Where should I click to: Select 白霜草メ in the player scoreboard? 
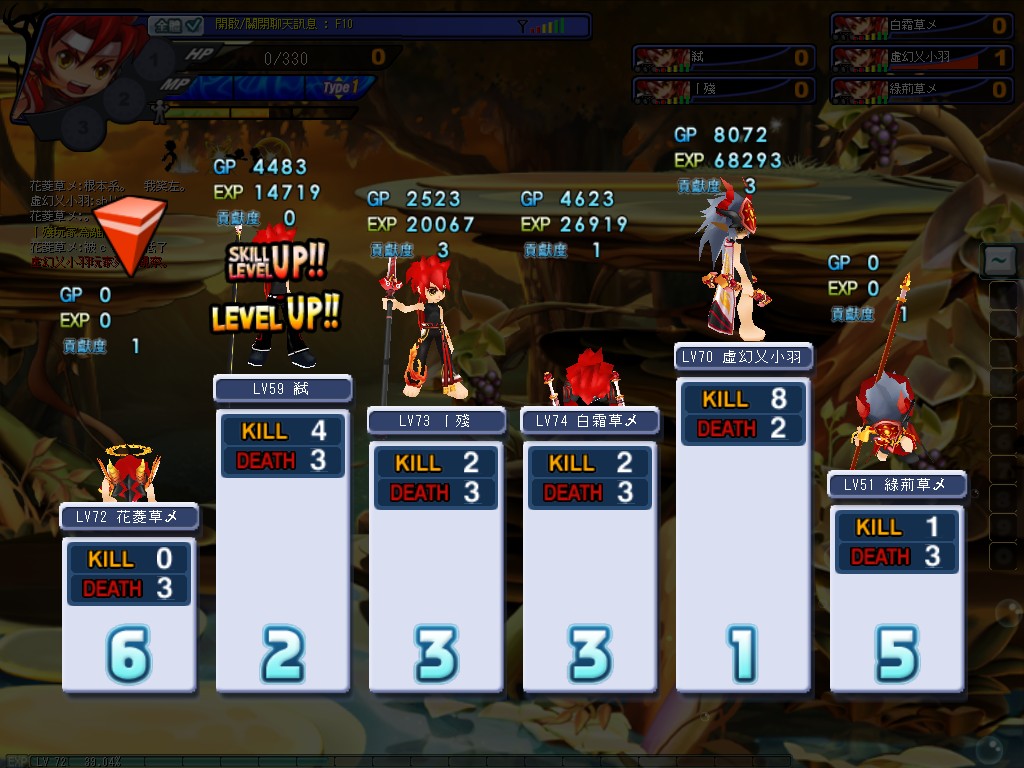920,26
